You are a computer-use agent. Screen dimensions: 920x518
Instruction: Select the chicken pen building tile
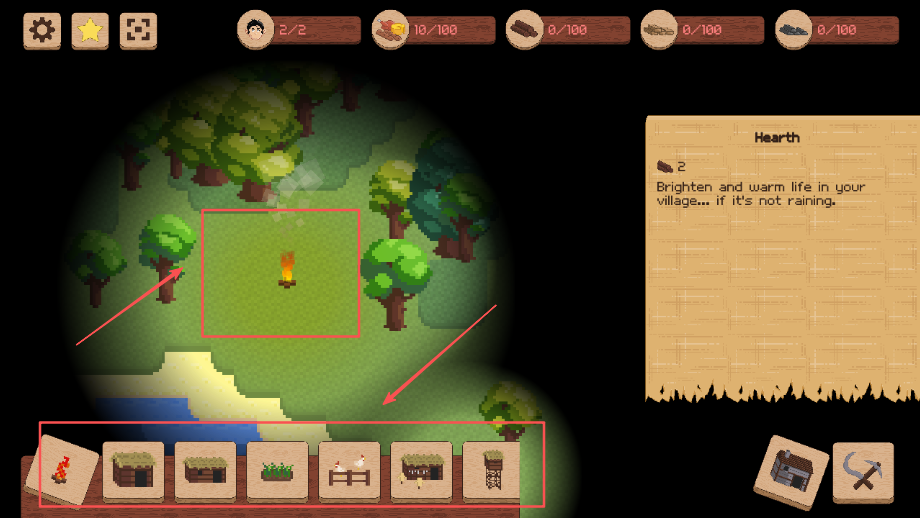click(349, 470)
